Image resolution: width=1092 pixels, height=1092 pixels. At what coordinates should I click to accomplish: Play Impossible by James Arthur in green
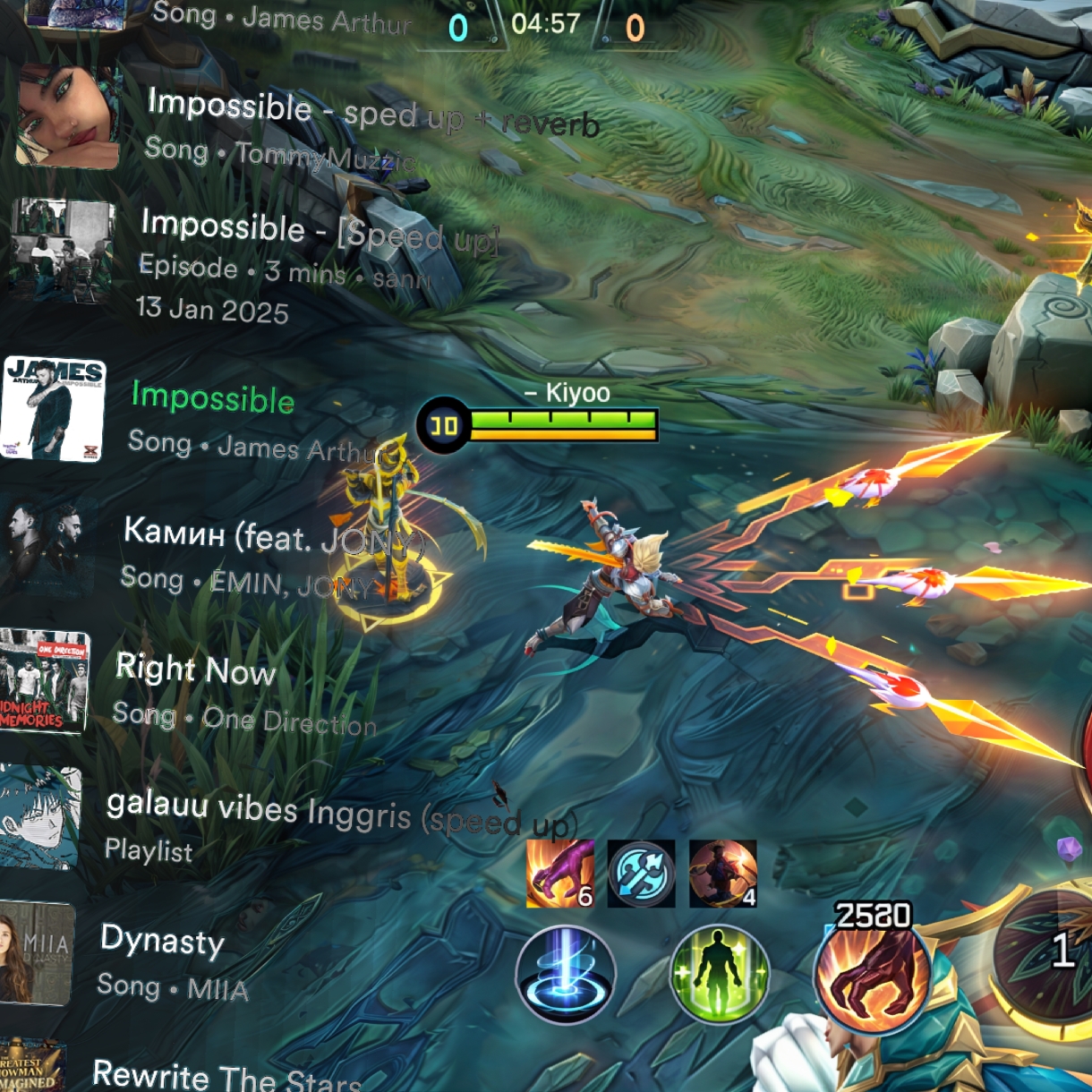coord(212,397)
